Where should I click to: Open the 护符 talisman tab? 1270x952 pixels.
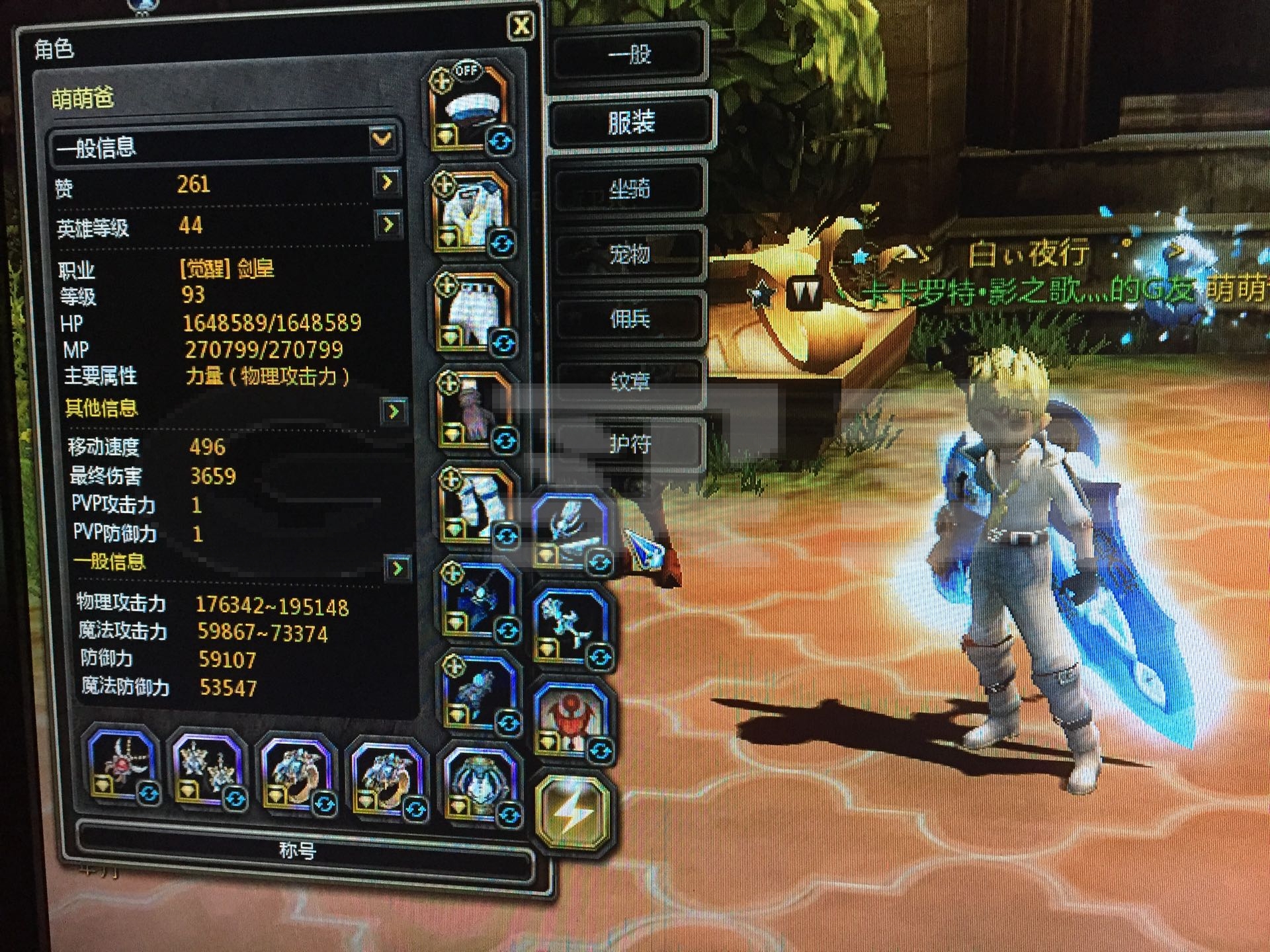[x=629, y=444]
